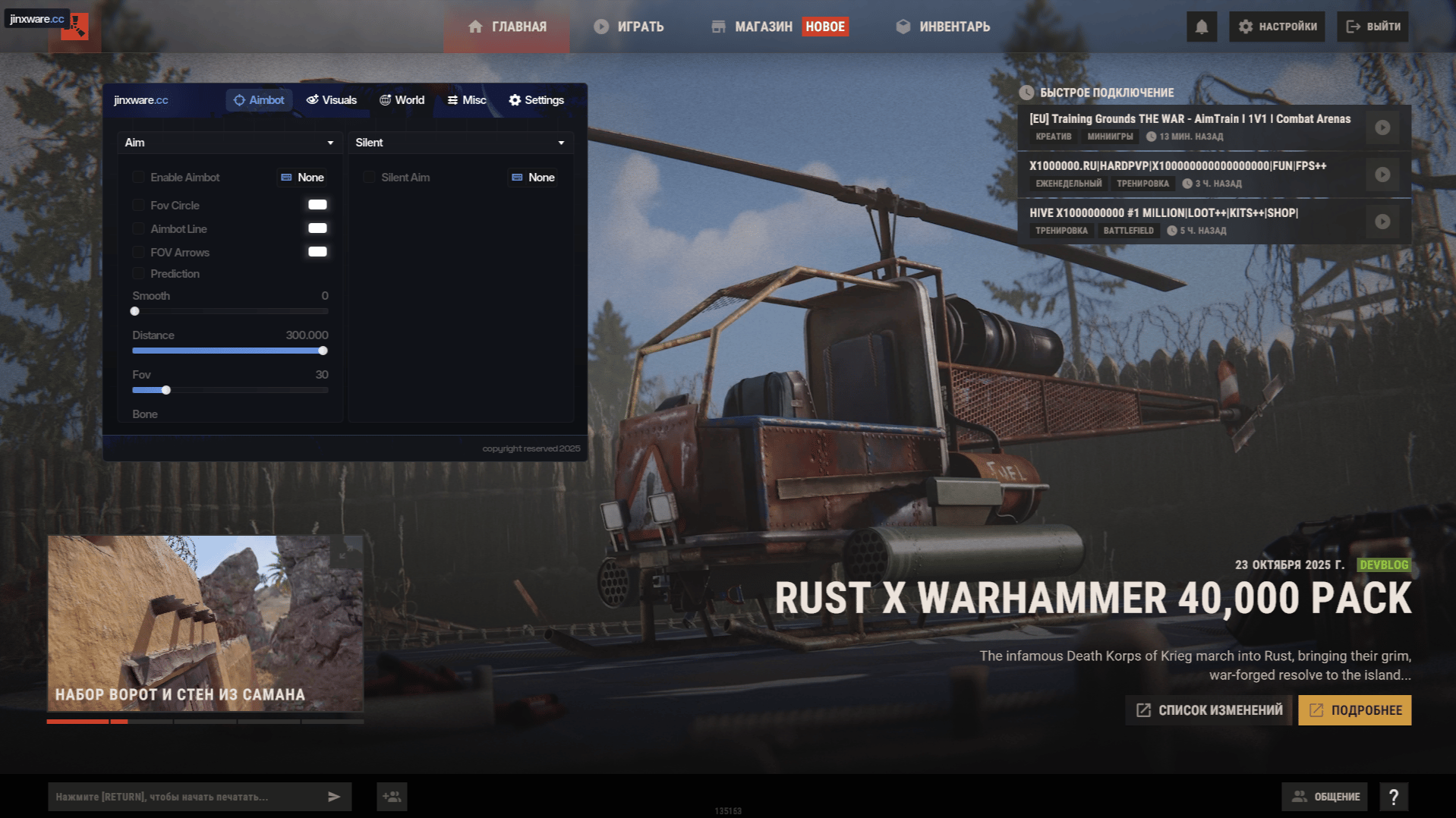Viewport: 1456px width, 818px height.
Task: Click the question mark help button
Action: coord(1393,797)
